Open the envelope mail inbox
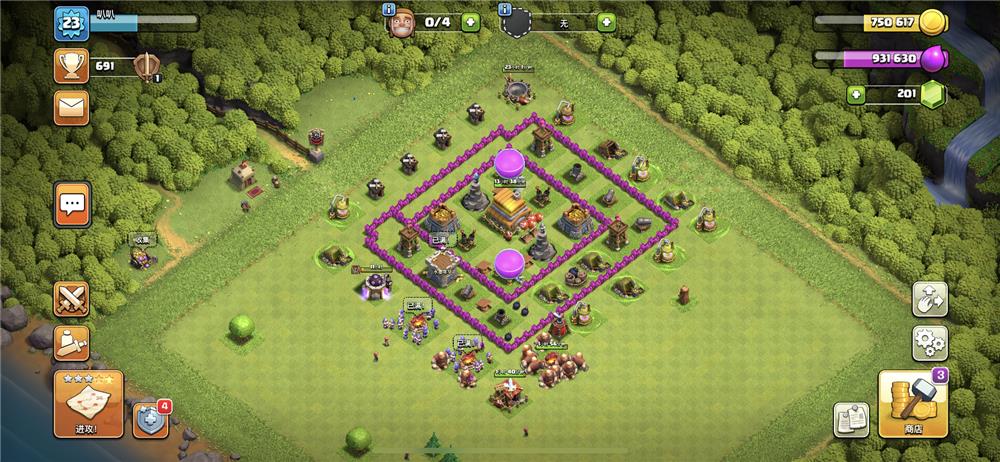 coord(72,107)
